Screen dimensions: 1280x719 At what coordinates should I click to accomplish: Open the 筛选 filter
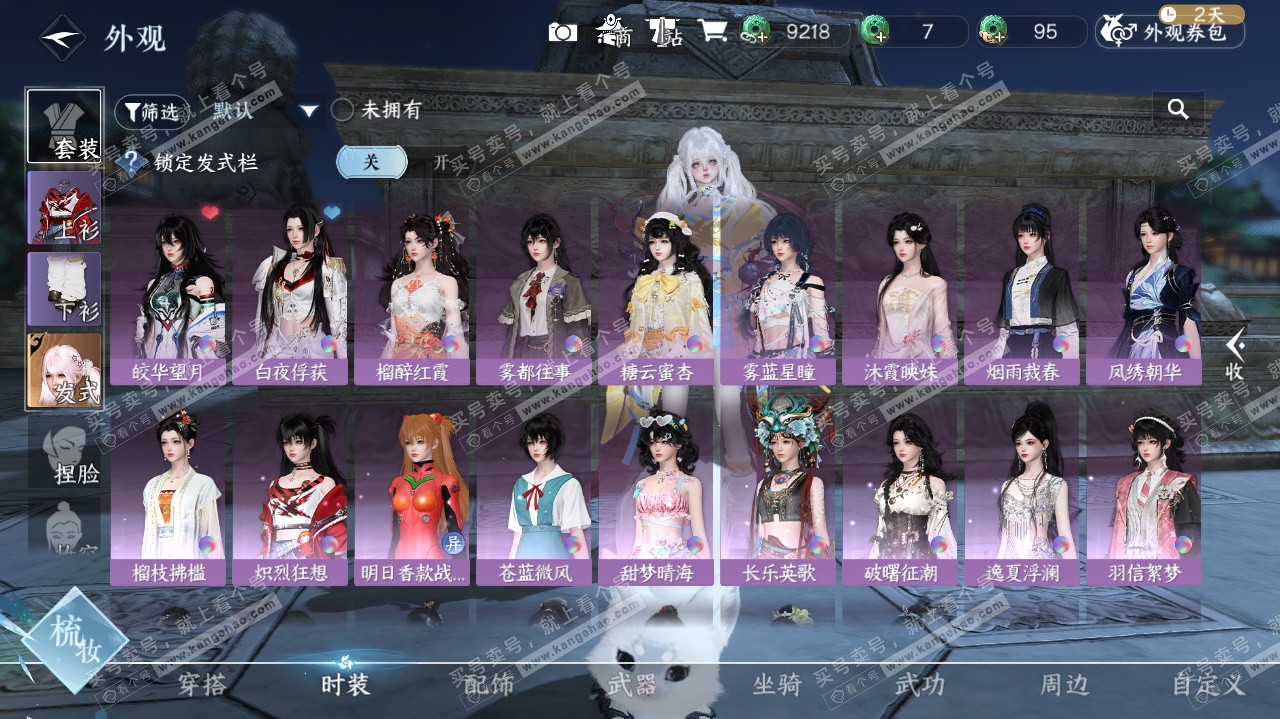pyautogui.click(x=150, y=111)
